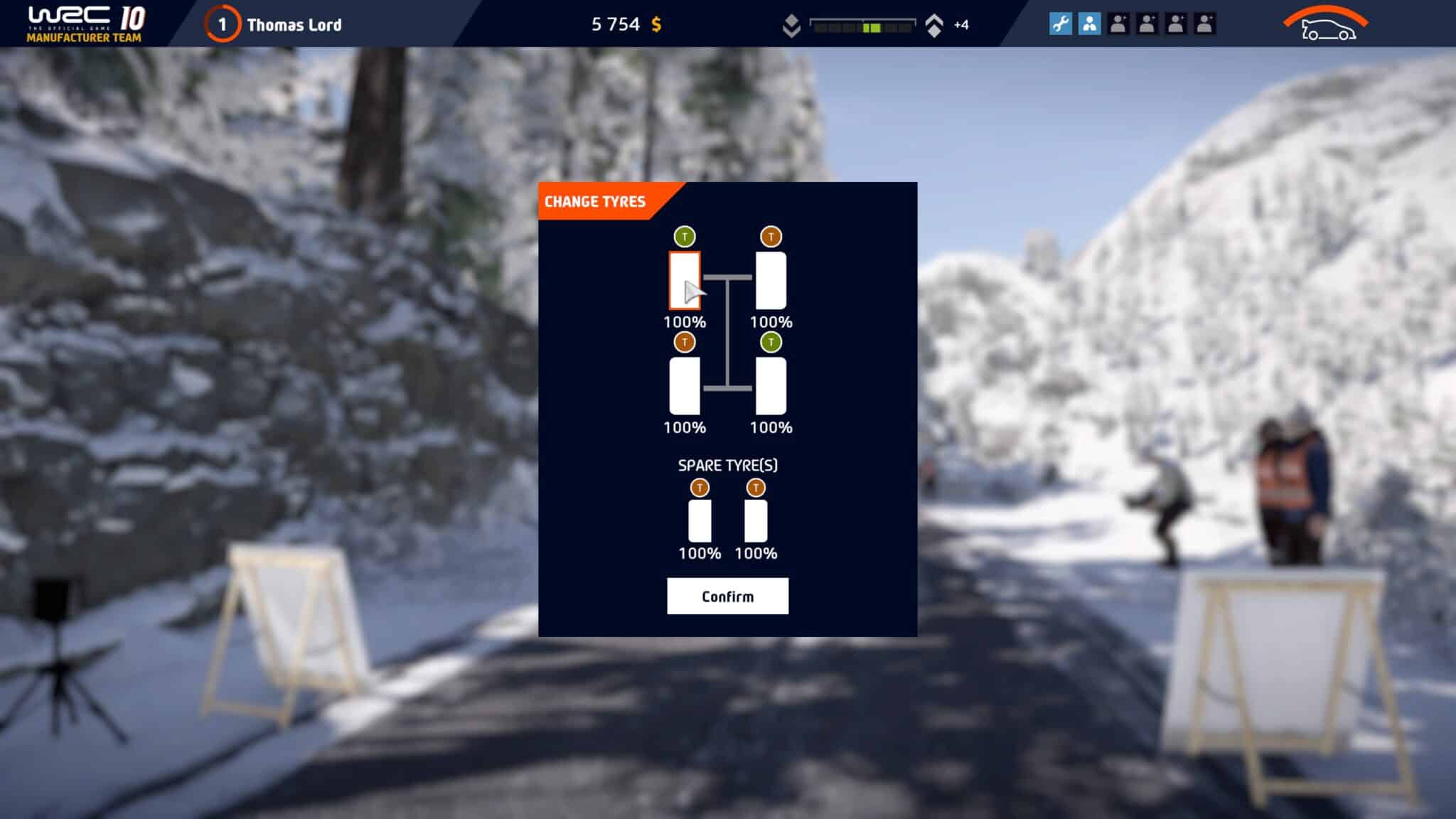Select the rear-left tyre showing 100%
Screen dimensions: 1456x819
click(x=684, y=387)
